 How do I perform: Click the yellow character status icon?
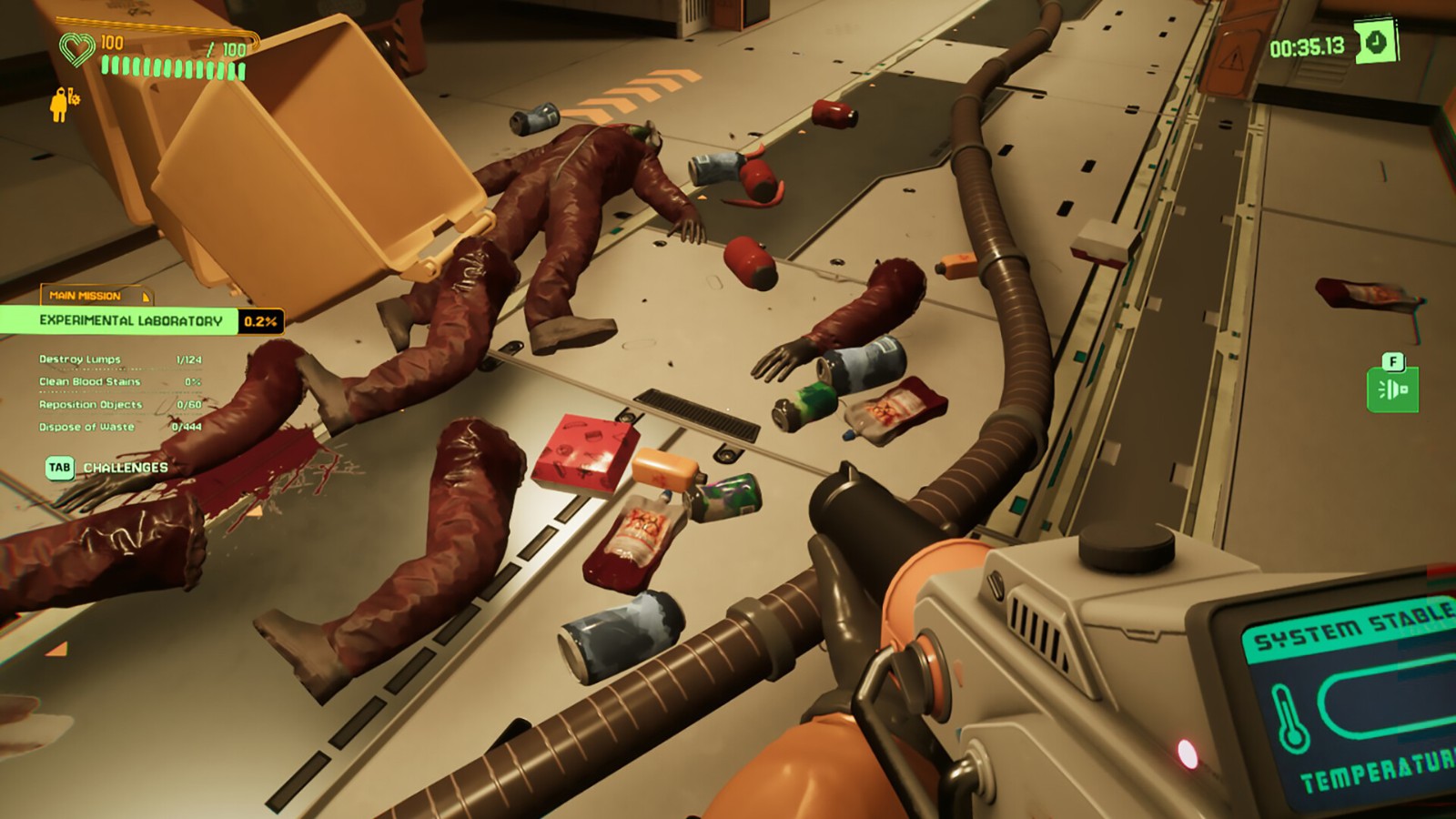click(x=62, y=104)
